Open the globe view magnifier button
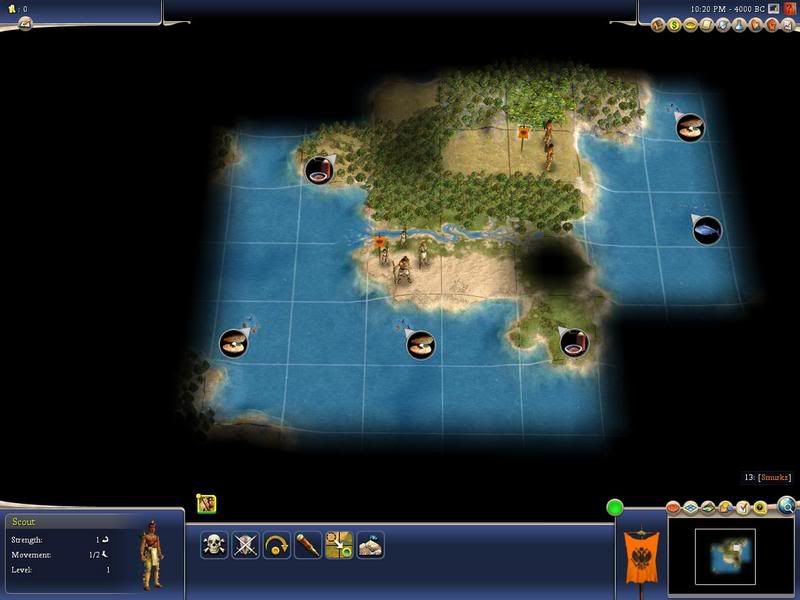The width and height of the screenshot is (800, 600). [786, 505]
